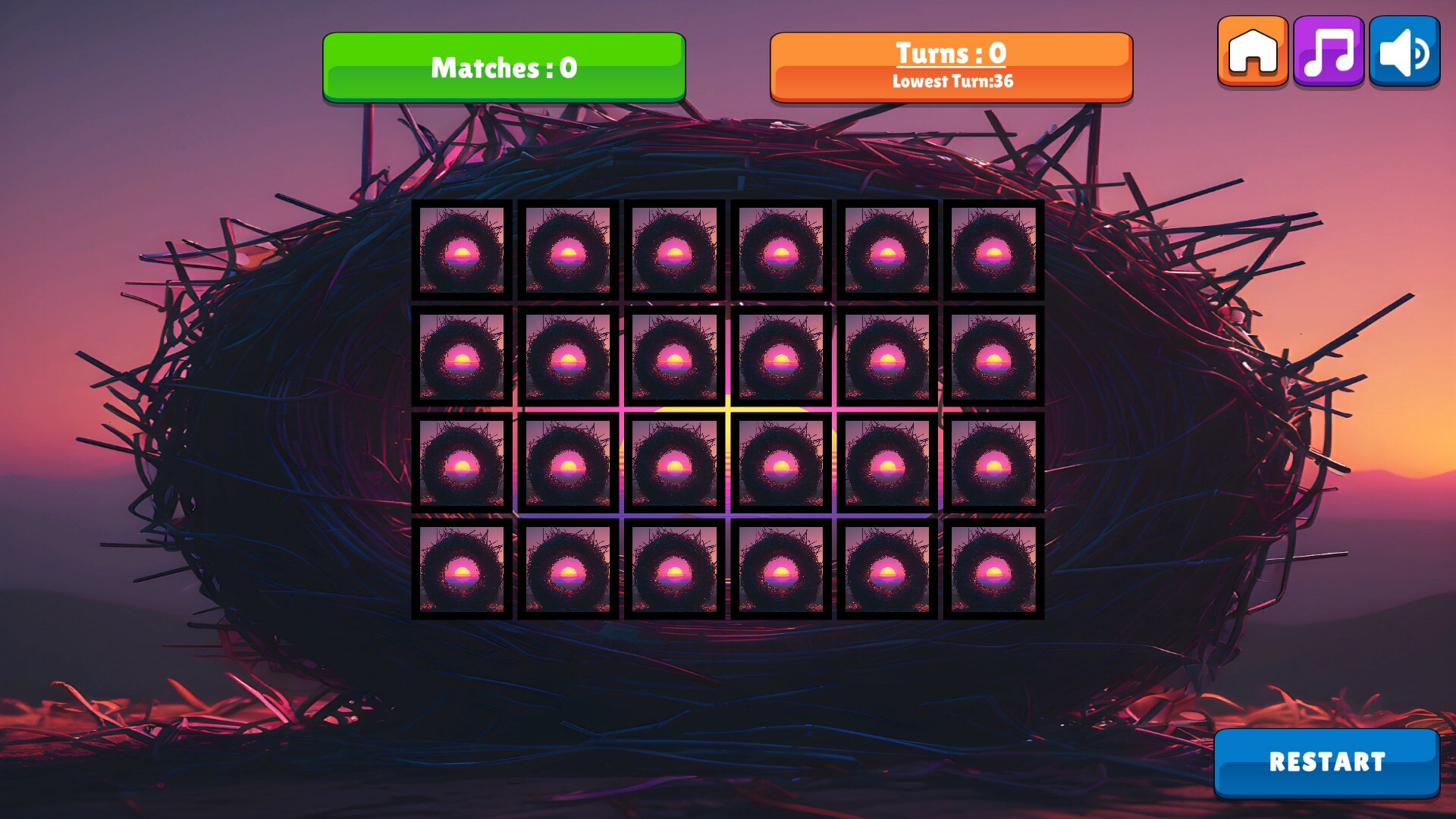
Task: Flip the third card in the top row
Action: (675, 251)
